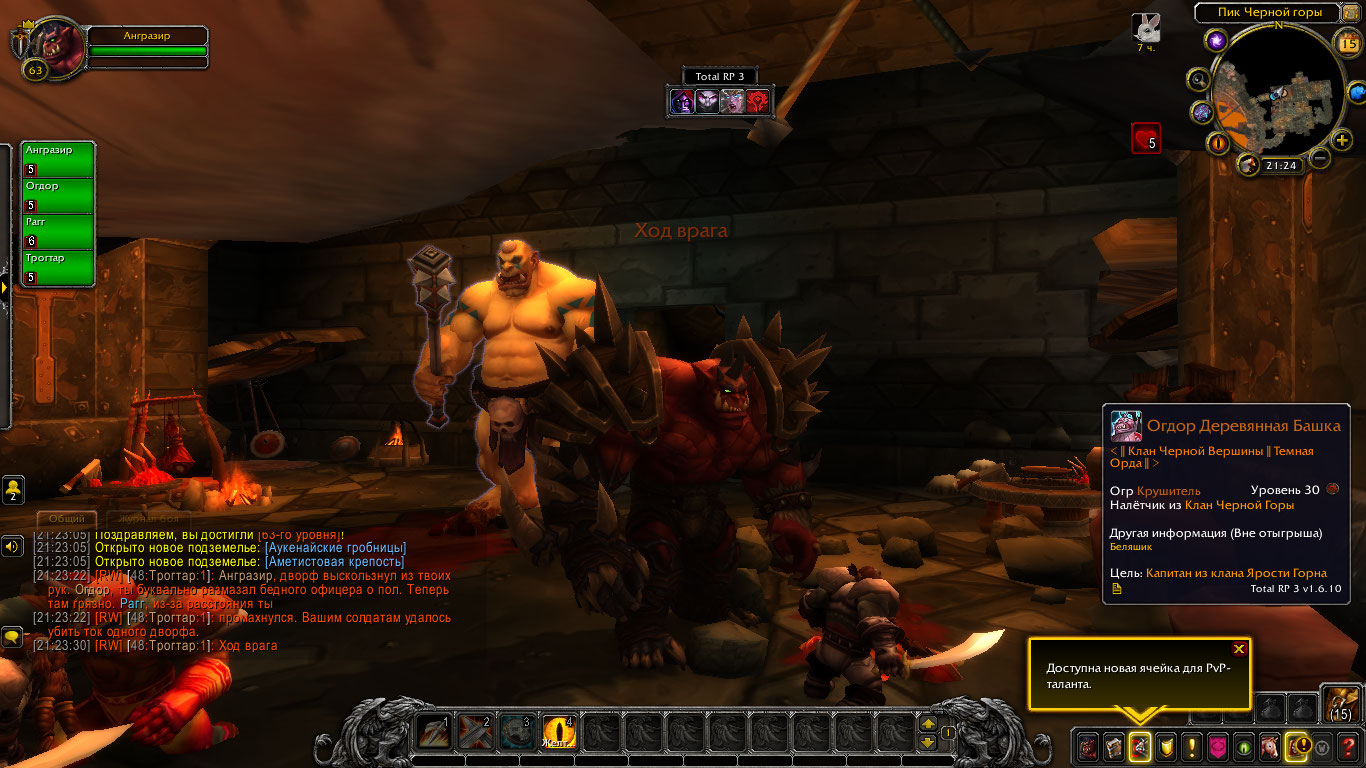The height and width of the screenshot is (768, 1366).
Task: Open the collections horse icon button
Action: (x=1270, y=746)
